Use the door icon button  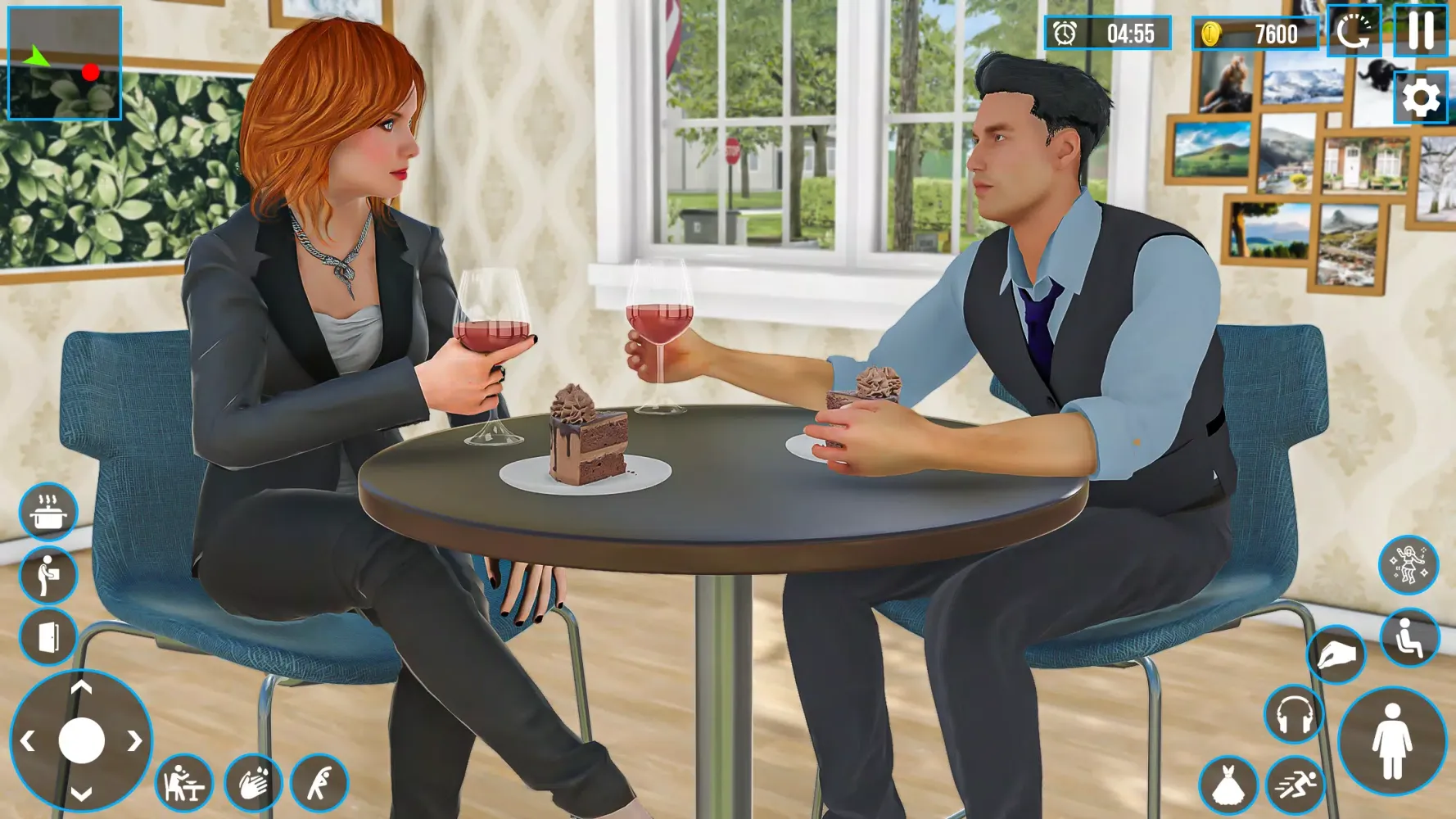(48, 636)
